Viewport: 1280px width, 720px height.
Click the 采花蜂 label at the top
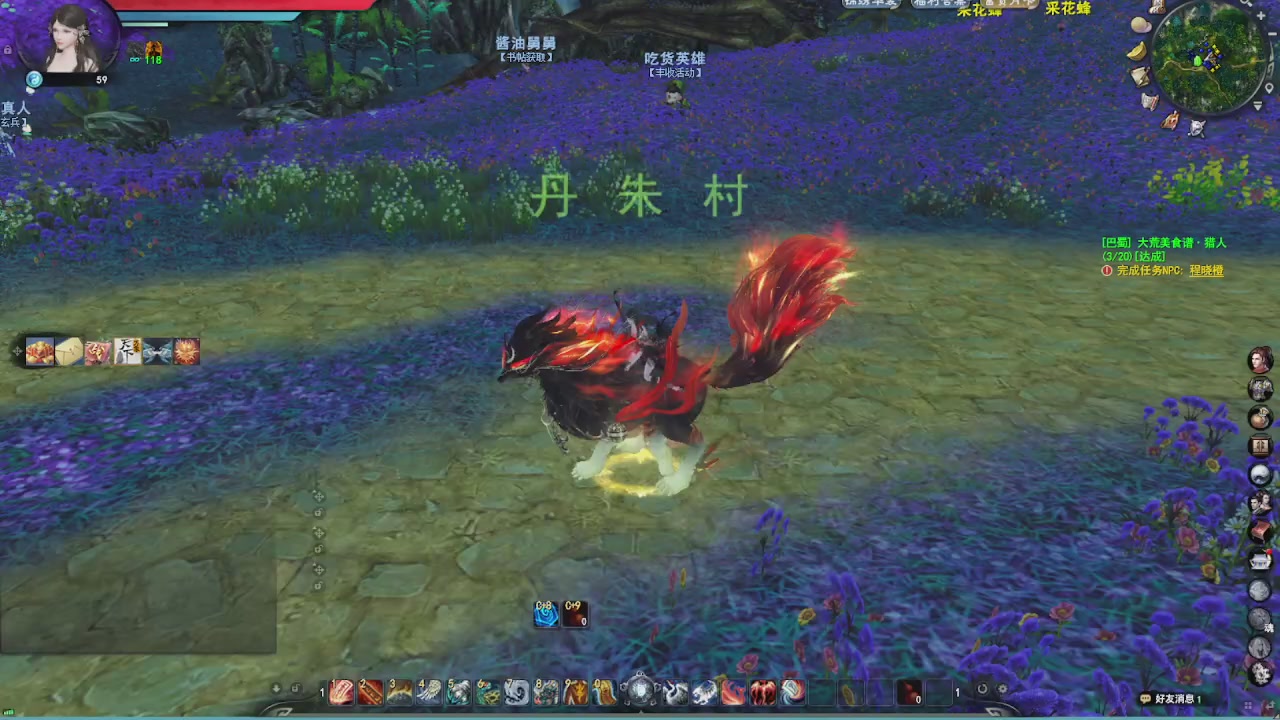(x=1067, y=9)
